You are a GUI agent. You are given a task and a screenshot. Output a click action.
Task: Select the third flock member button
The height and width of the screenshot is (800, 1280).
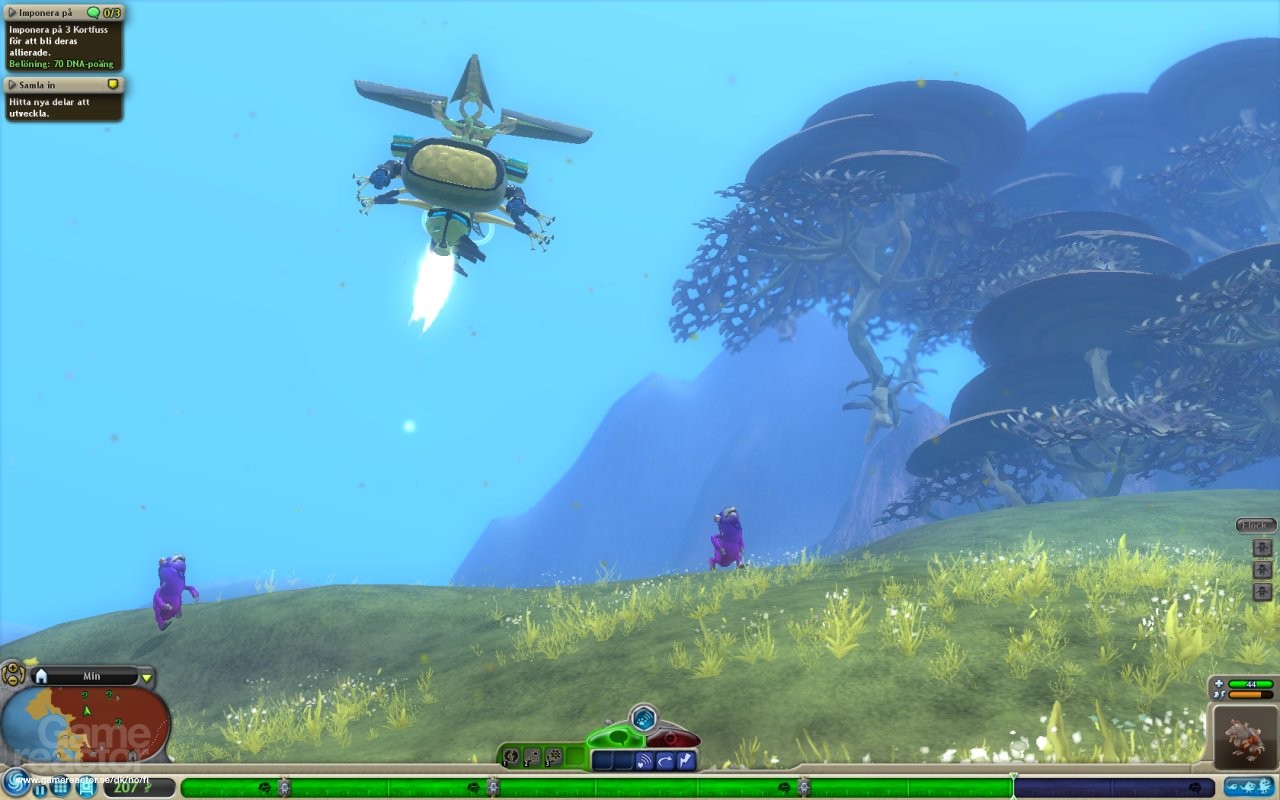(1263, 590)
